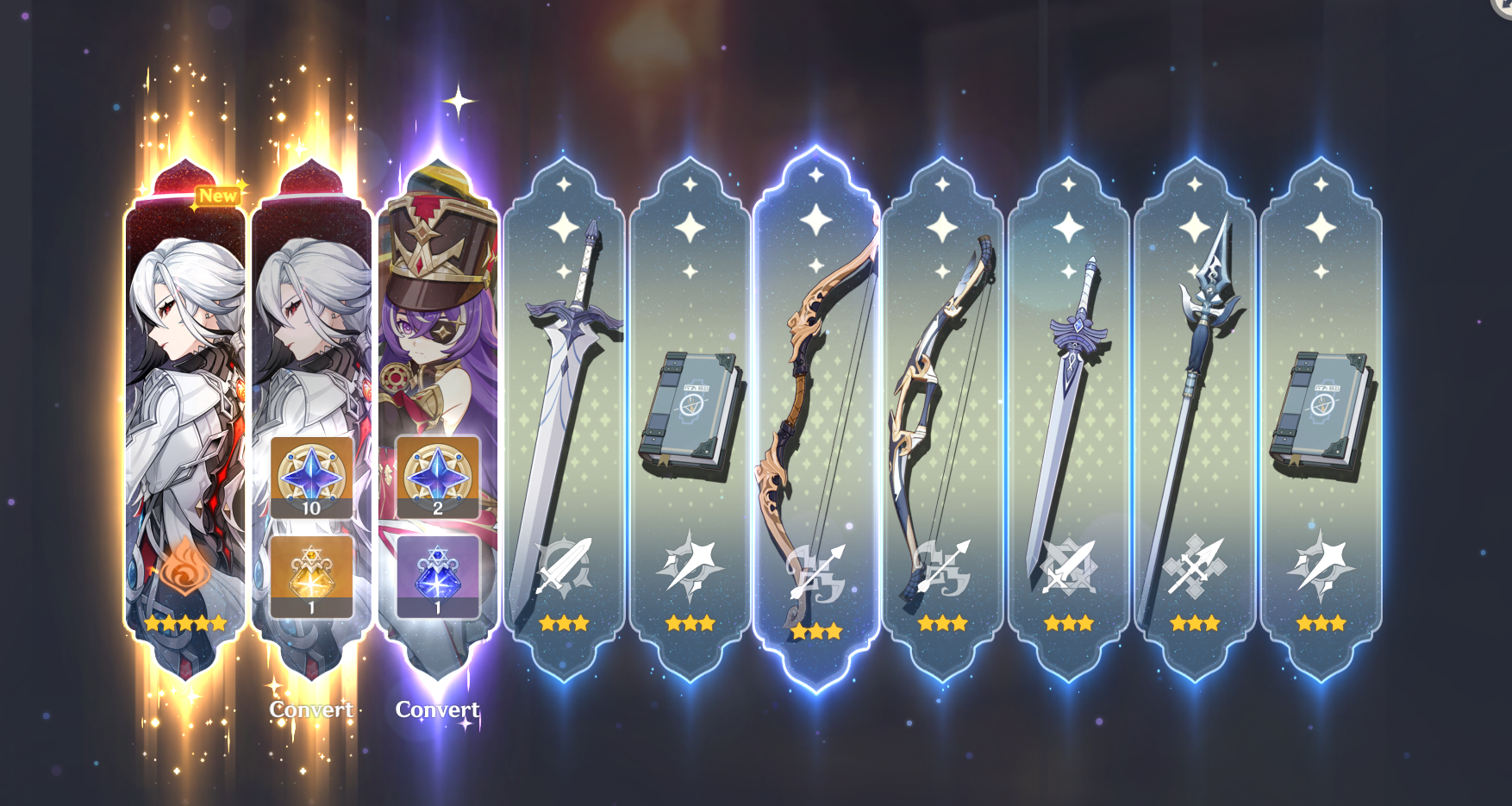Click the New badge on Arlecchino's card

pos(219,196)
